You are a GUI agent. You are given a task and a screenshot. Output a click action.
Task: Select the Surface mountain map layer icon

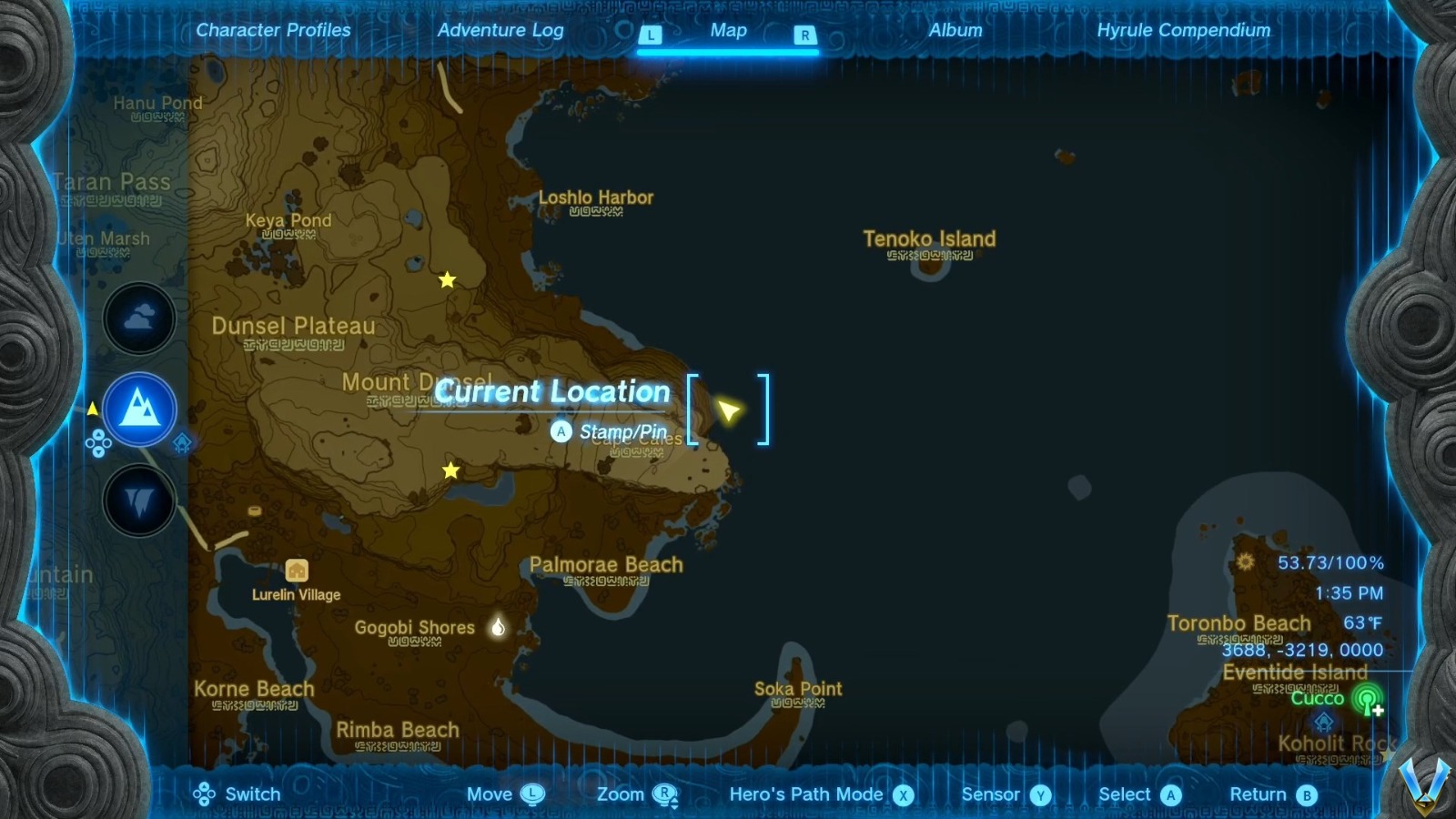(138, 409)
